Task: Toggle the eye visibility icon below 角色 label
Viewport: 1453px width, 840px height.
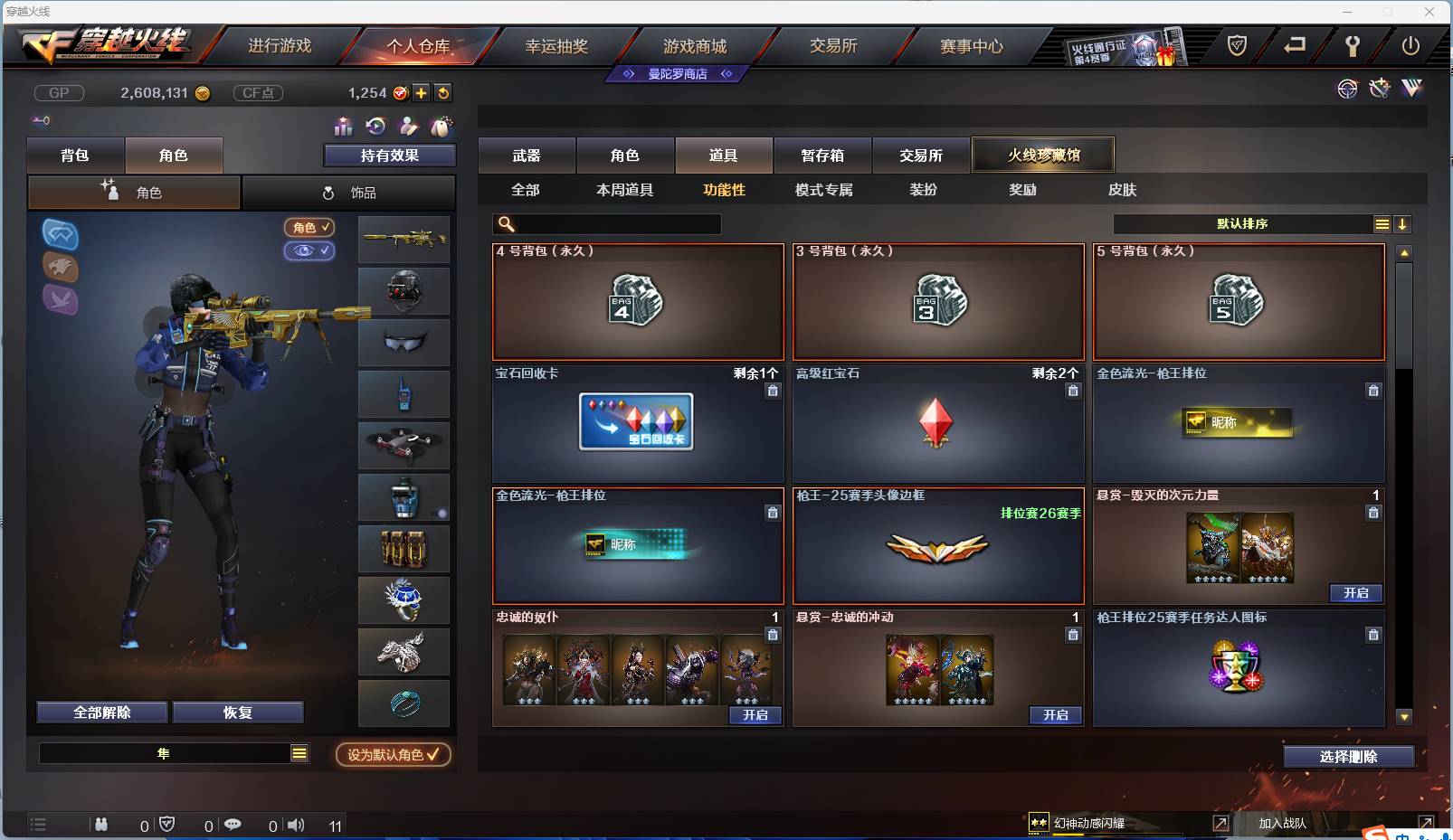Action: coord(310,251)
